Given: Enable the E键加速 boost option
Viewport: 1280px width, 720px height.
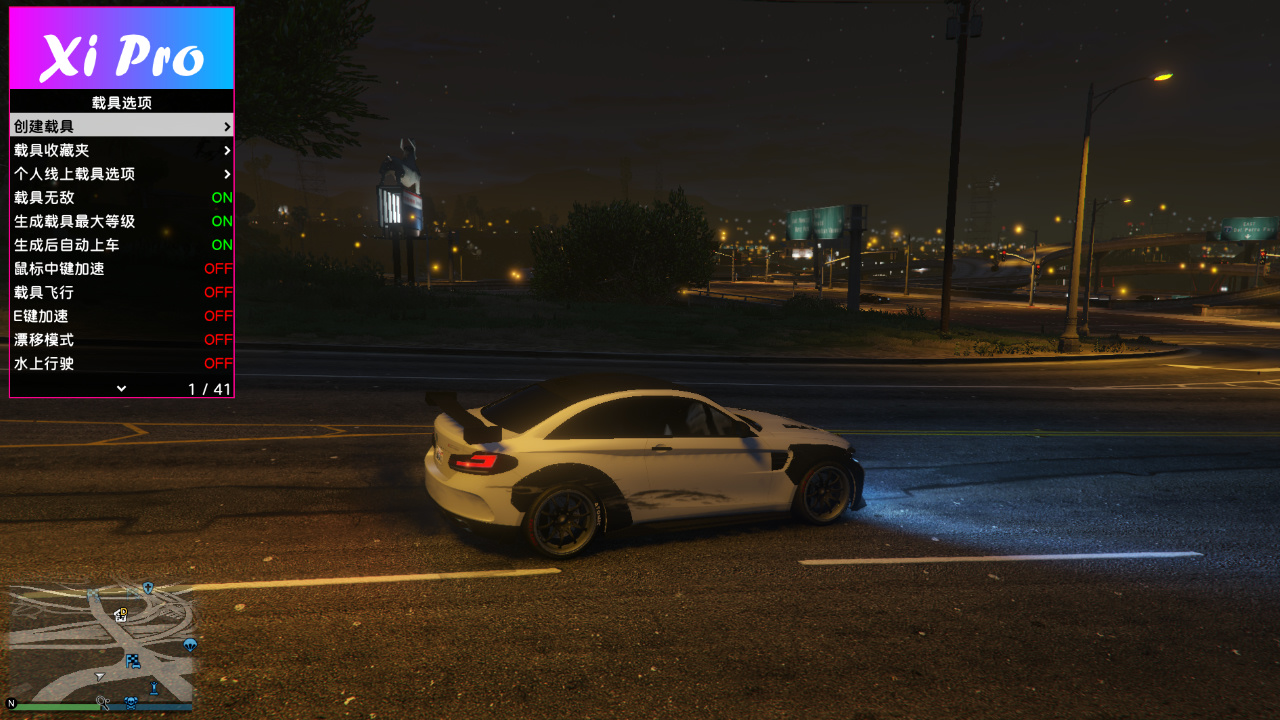Looking at the screenshot, I should (121, 316).
